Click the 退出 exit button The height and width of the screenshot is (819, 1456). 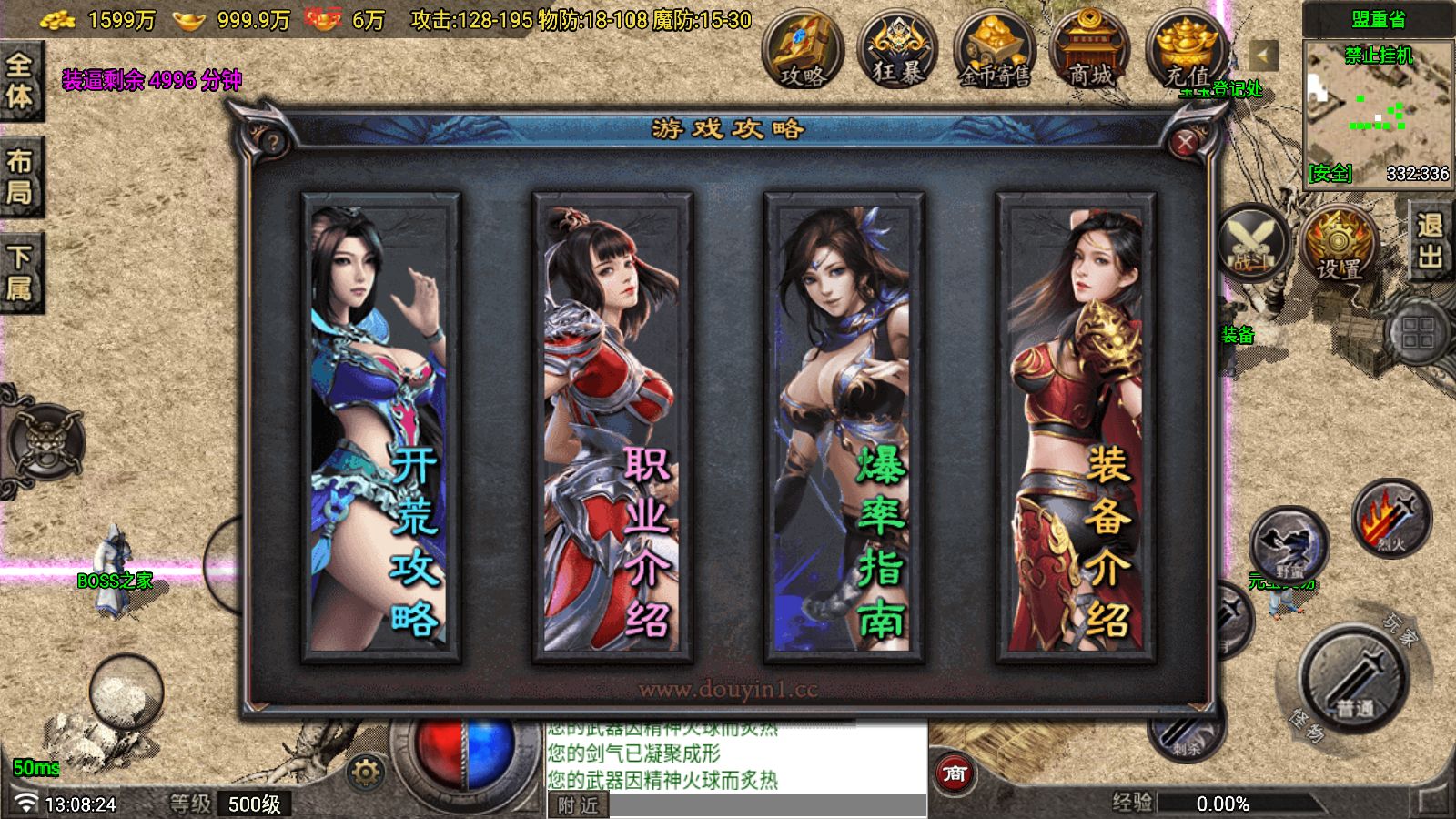[1430, 240]
